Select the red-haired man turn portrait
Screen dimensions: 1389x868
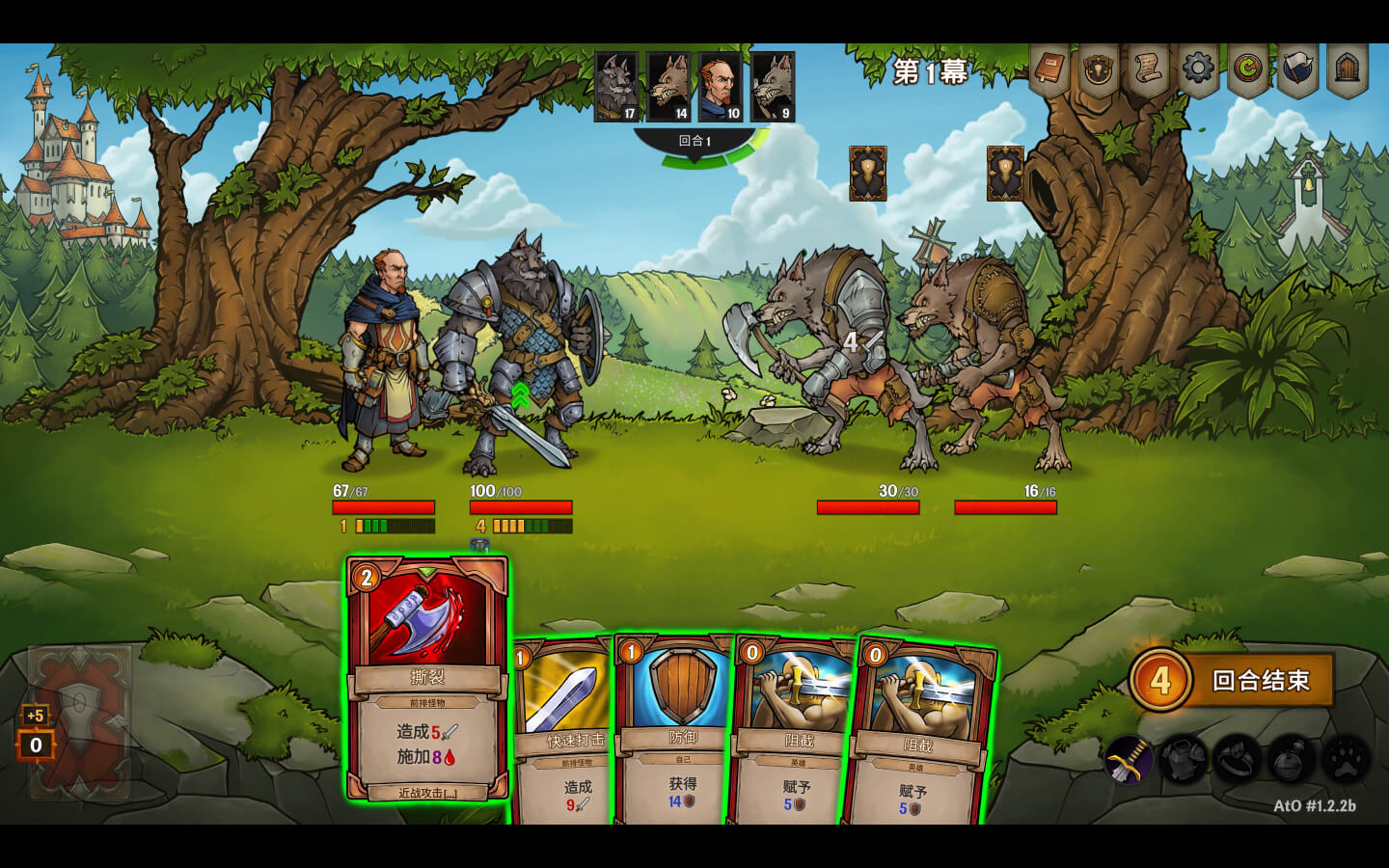721,87
